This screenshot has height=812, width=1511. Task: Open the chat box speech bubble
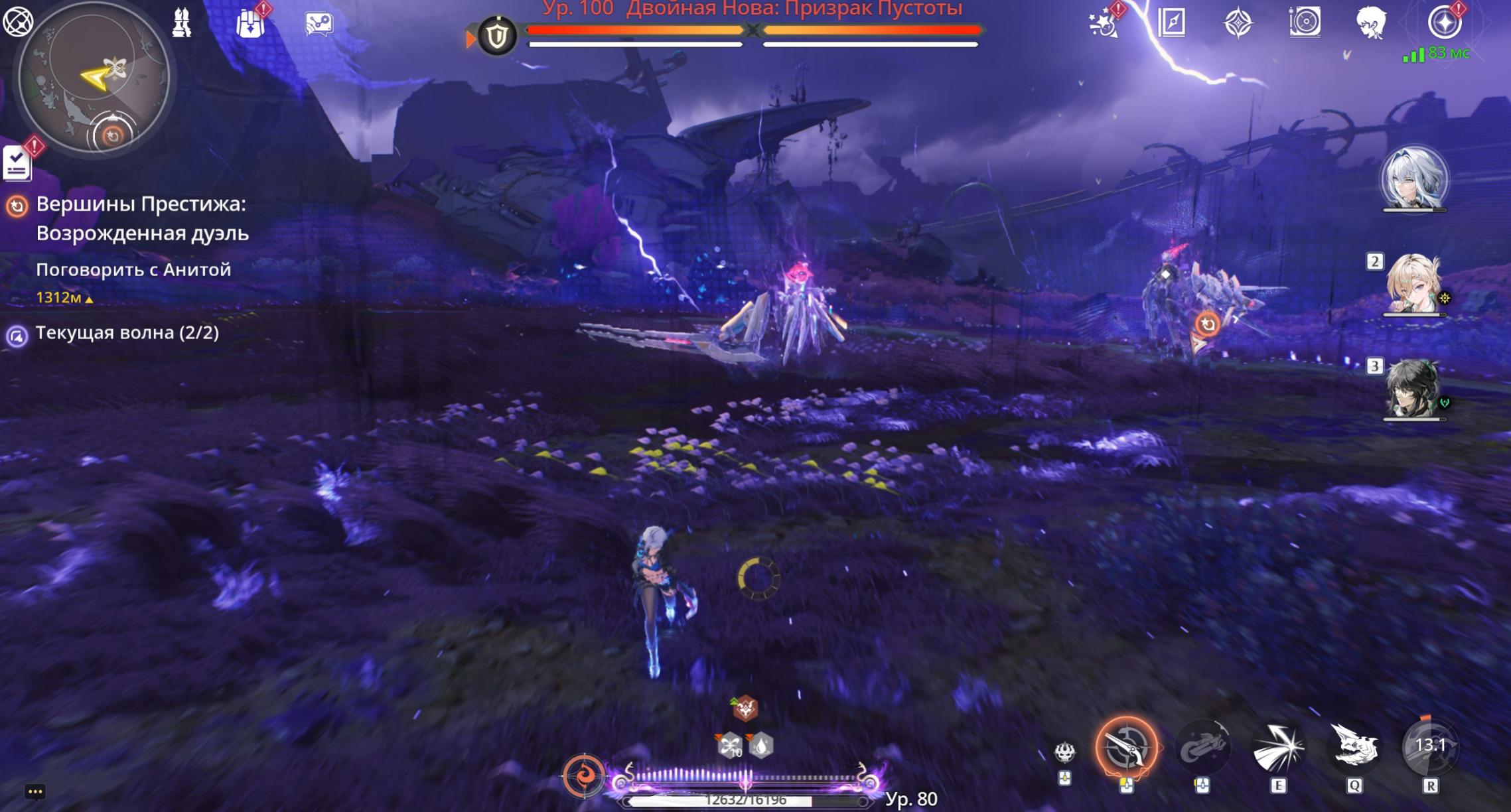(35, 791)
